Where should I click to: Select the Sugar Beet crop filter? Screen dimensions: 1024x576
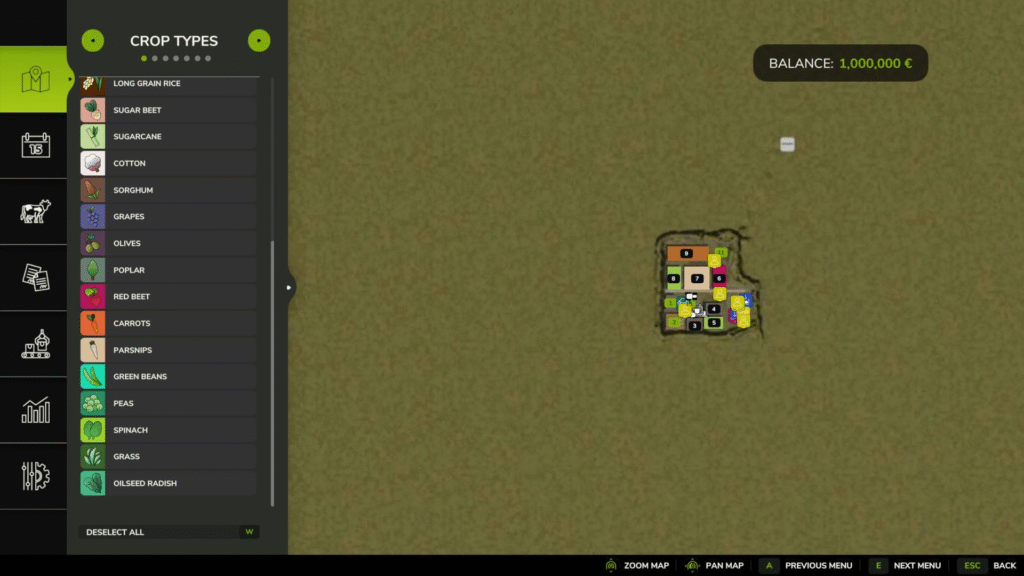tap(168, 110)
